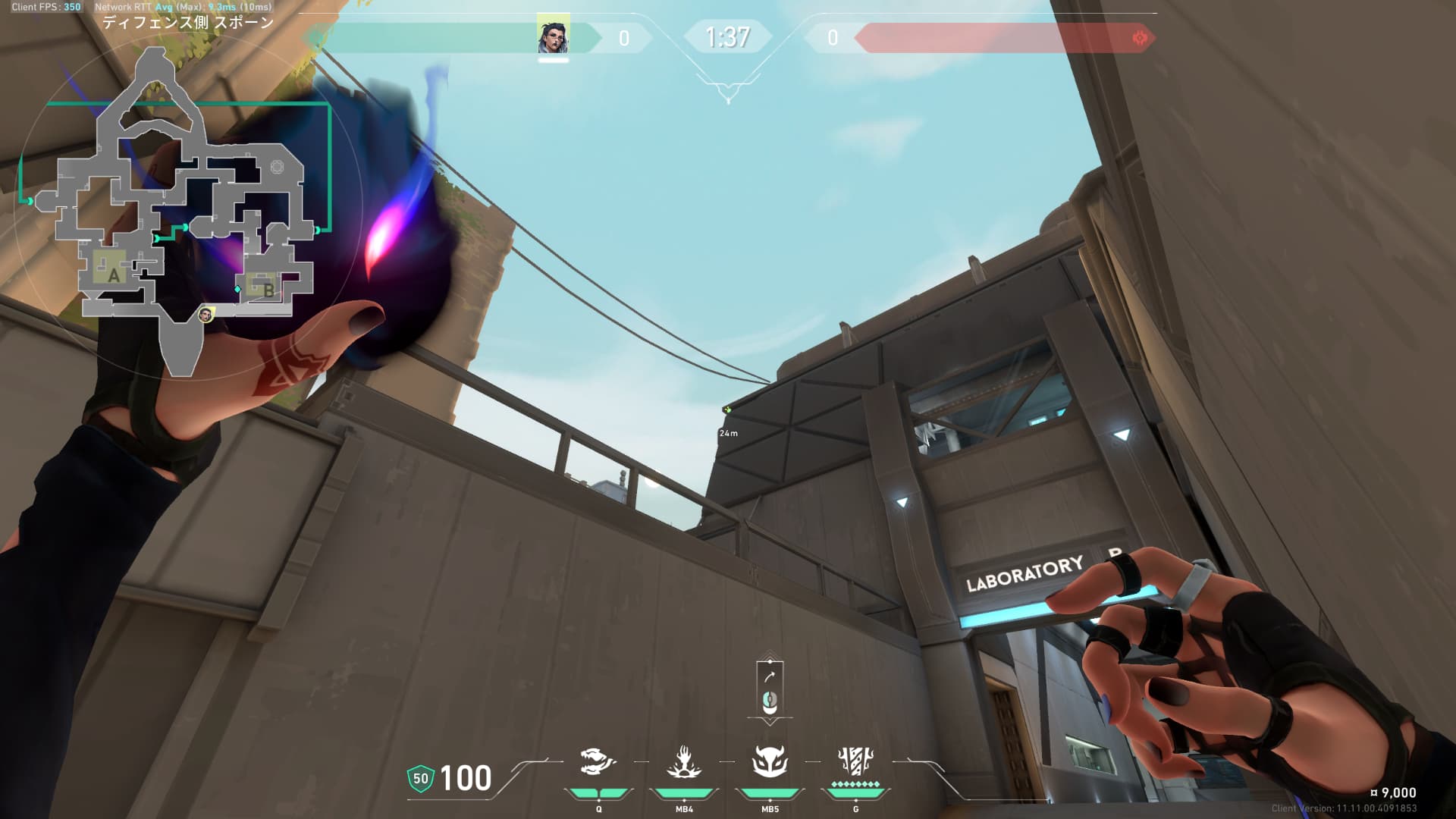Click the player marker on the minimap
The image size is (1456, 819).
click(x=205, y=314)
